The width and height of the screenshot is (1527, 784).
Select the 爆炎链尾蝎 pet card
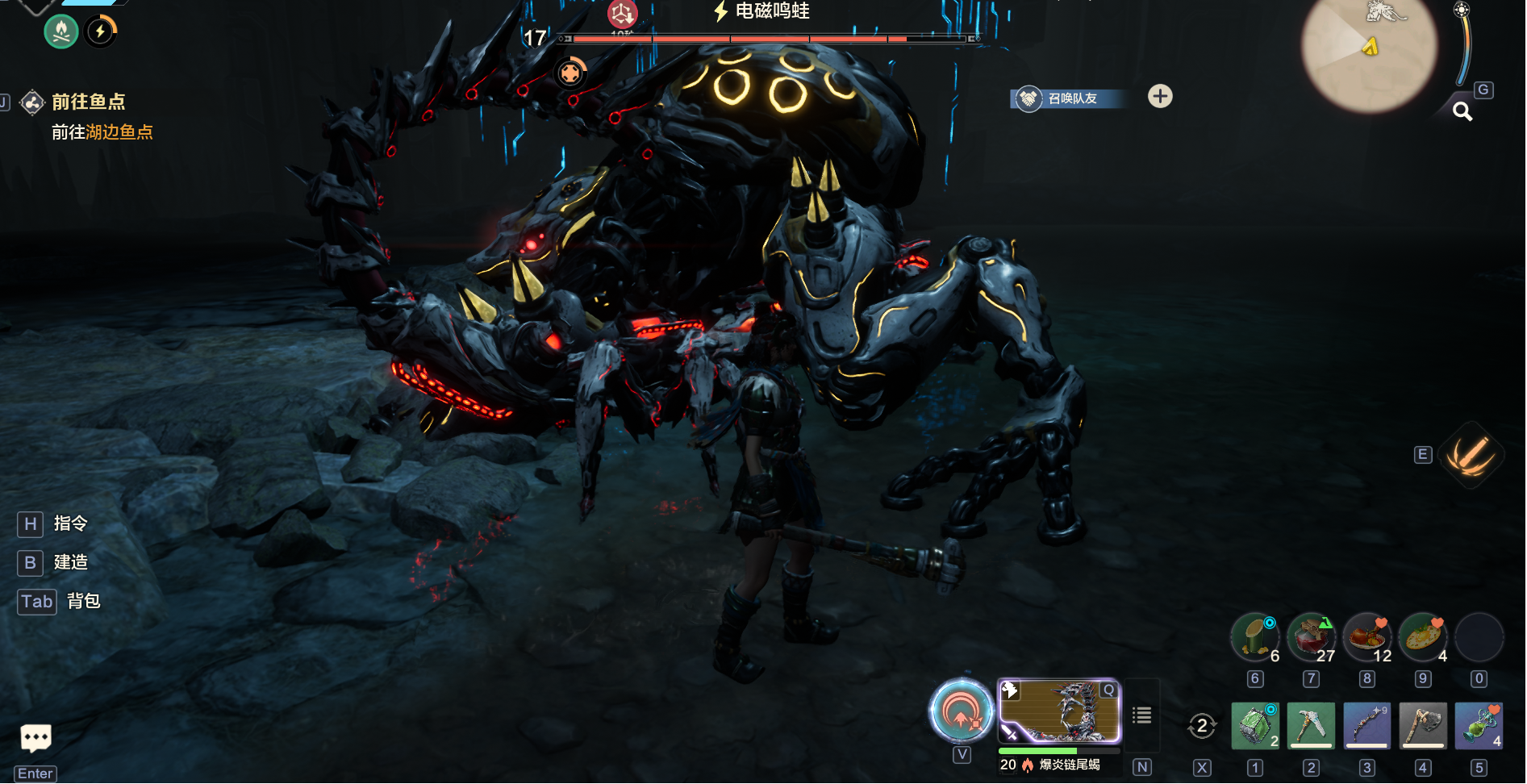pyautogui.click(x=1059, y=711)
